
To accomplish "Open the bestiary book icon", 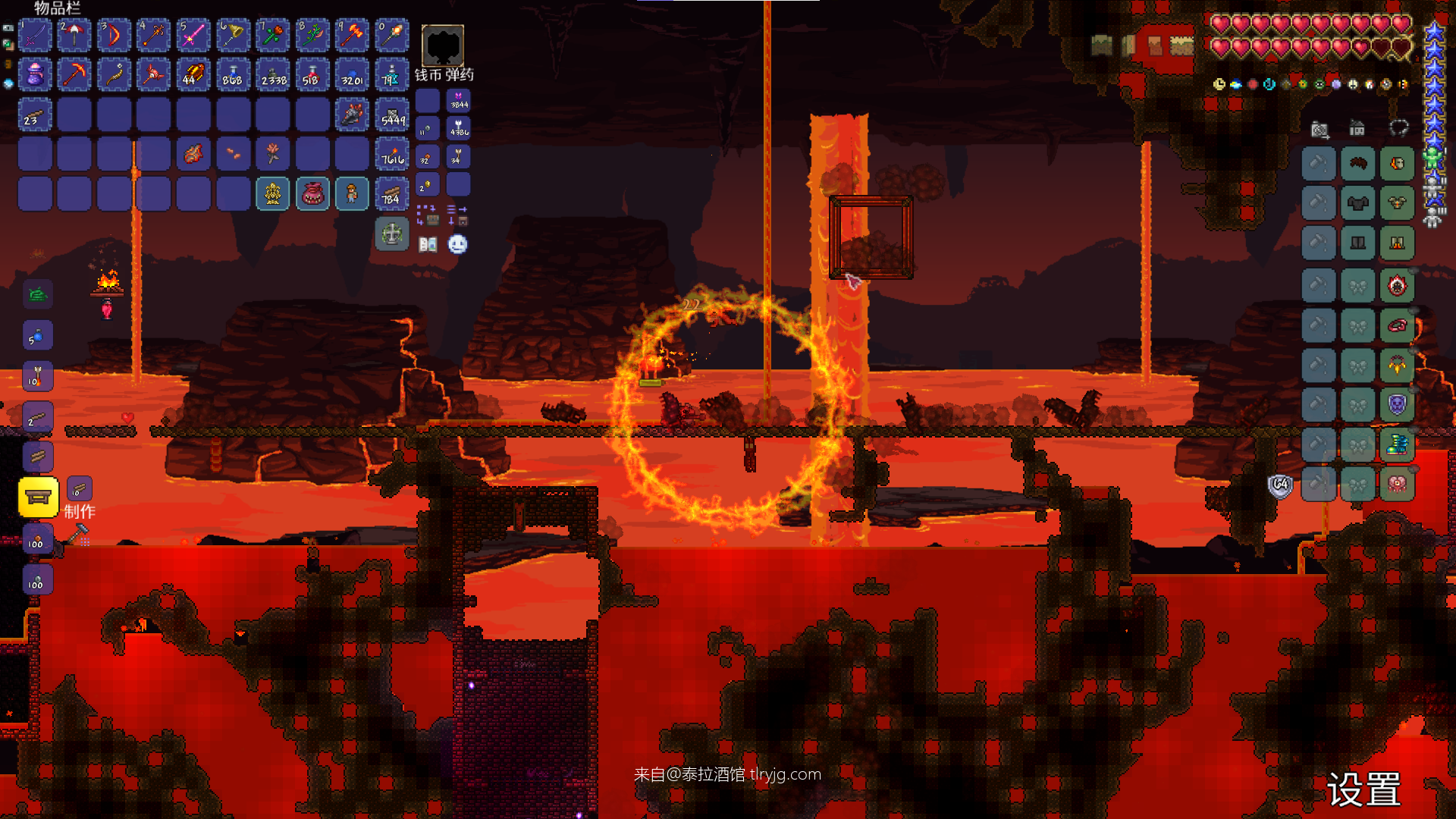I will pyautogui.click(x=428, y=244).
